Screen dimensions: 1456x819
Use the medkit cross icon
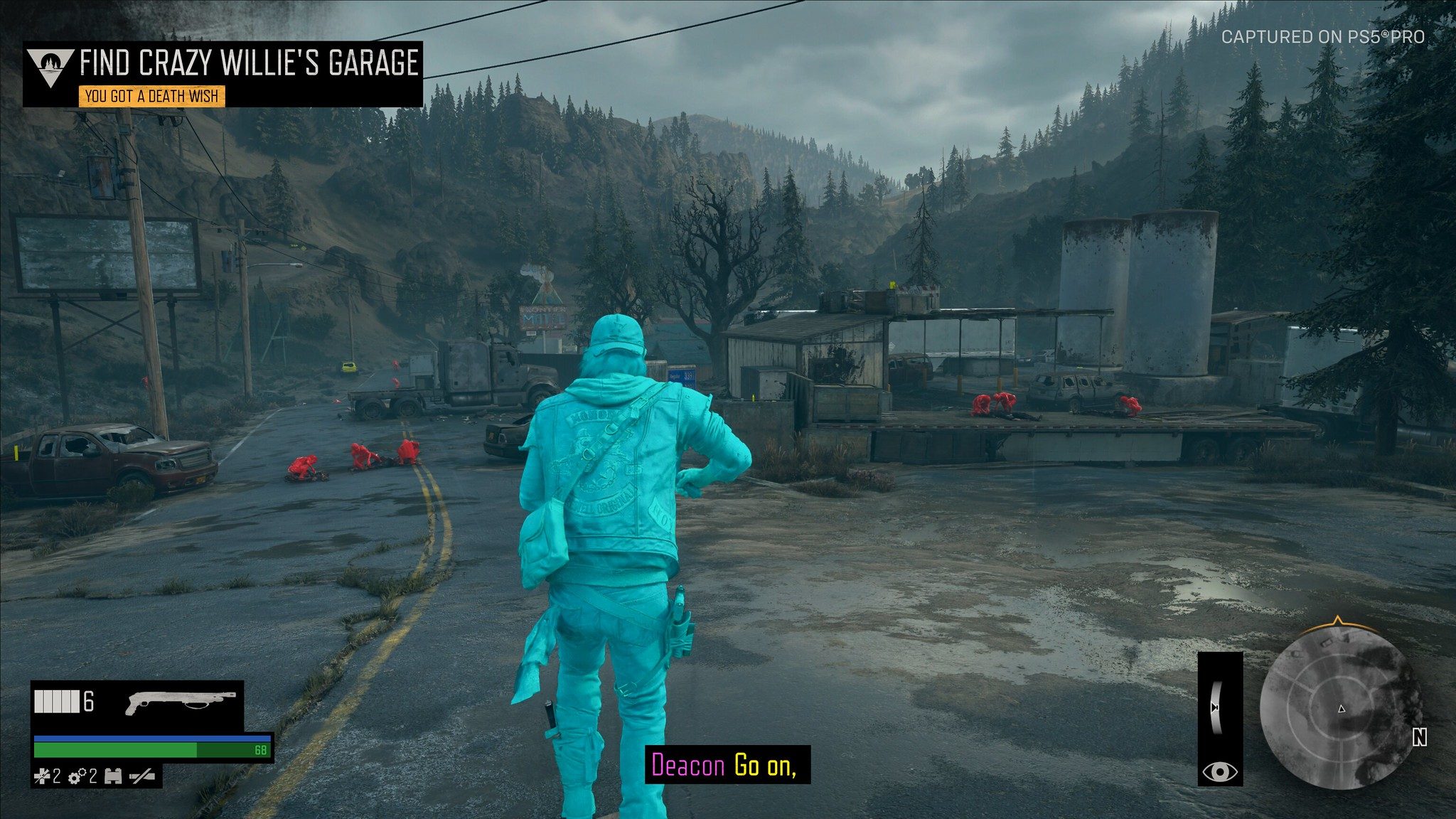(42, 776)
